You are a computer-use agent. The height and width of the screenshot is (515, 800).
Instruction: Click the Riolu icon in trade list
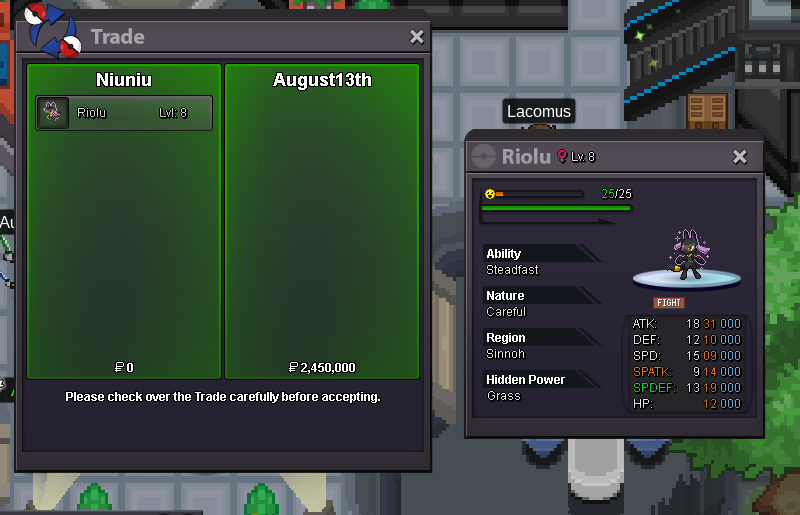click(53, 113)
